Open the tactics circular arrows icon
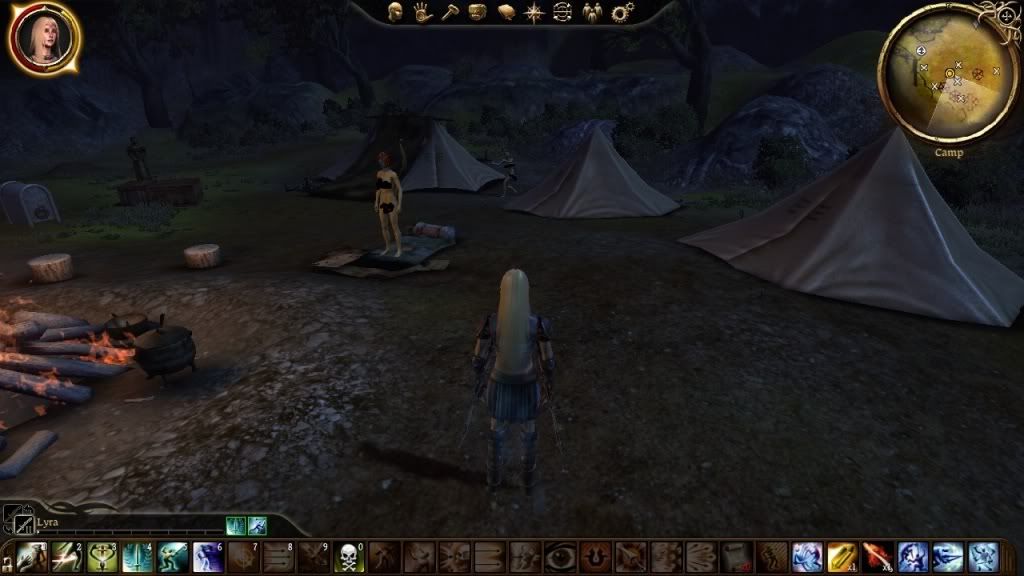 click(x=562, y=13)
